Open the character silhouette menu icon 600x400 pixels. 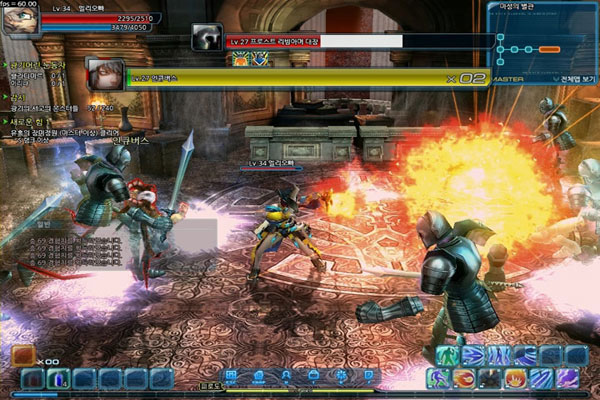pyautogui.click(x=286, y=376)
